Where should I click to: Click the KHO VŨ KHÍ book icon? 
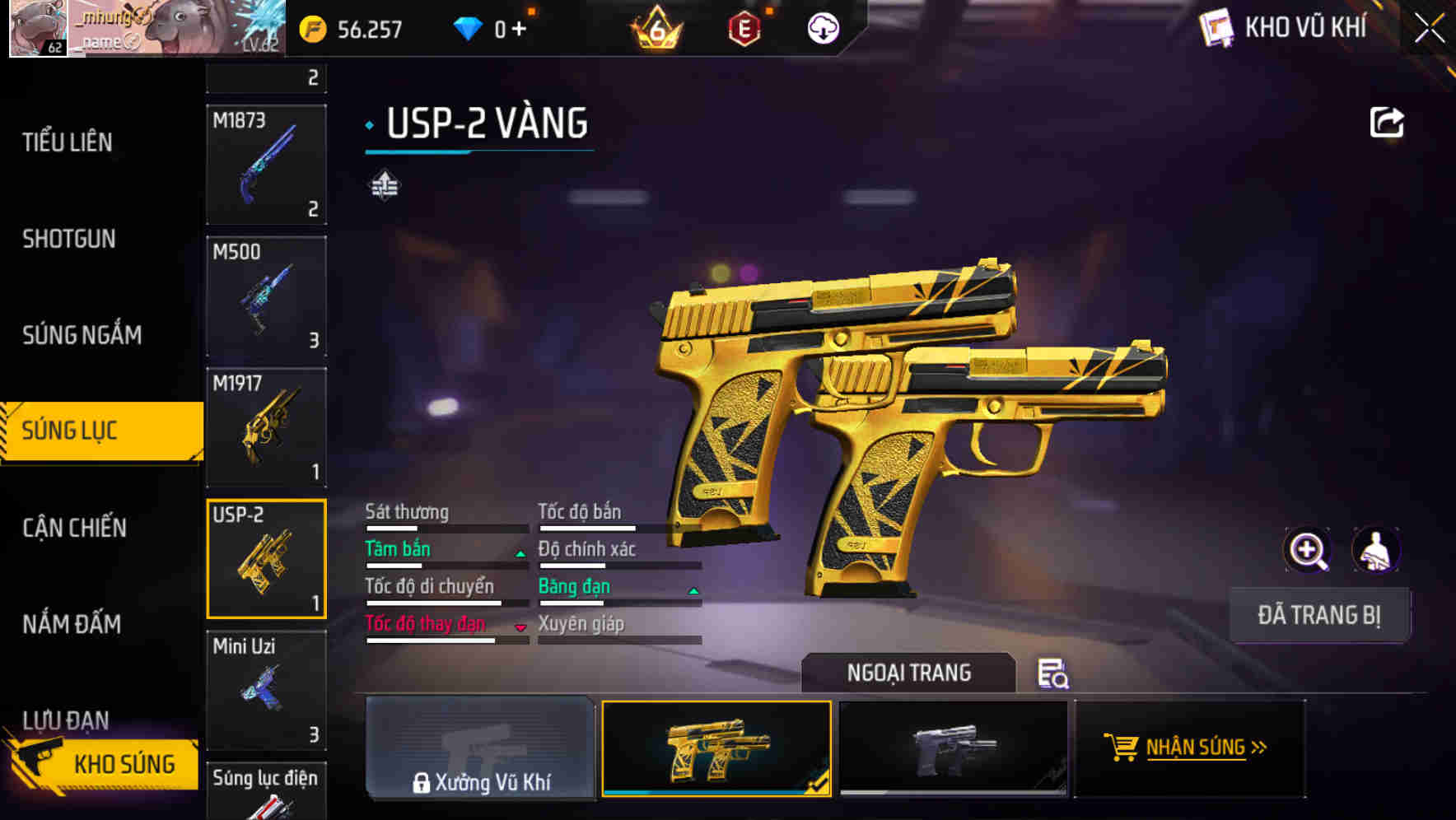pyautogui.click(x=1219, y=27)
